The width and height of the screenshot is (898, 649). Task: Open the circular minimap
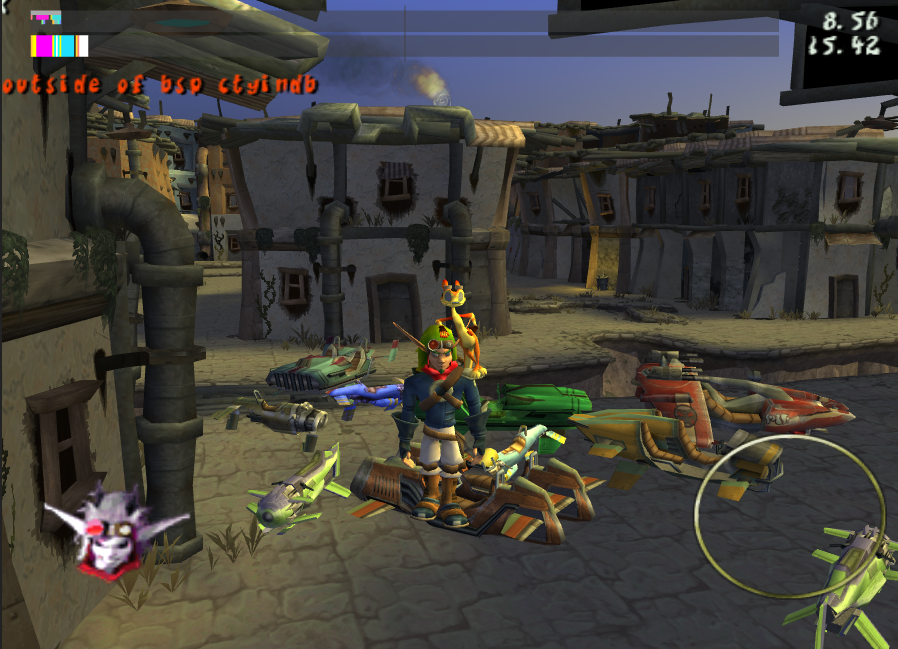click(790, 516)
